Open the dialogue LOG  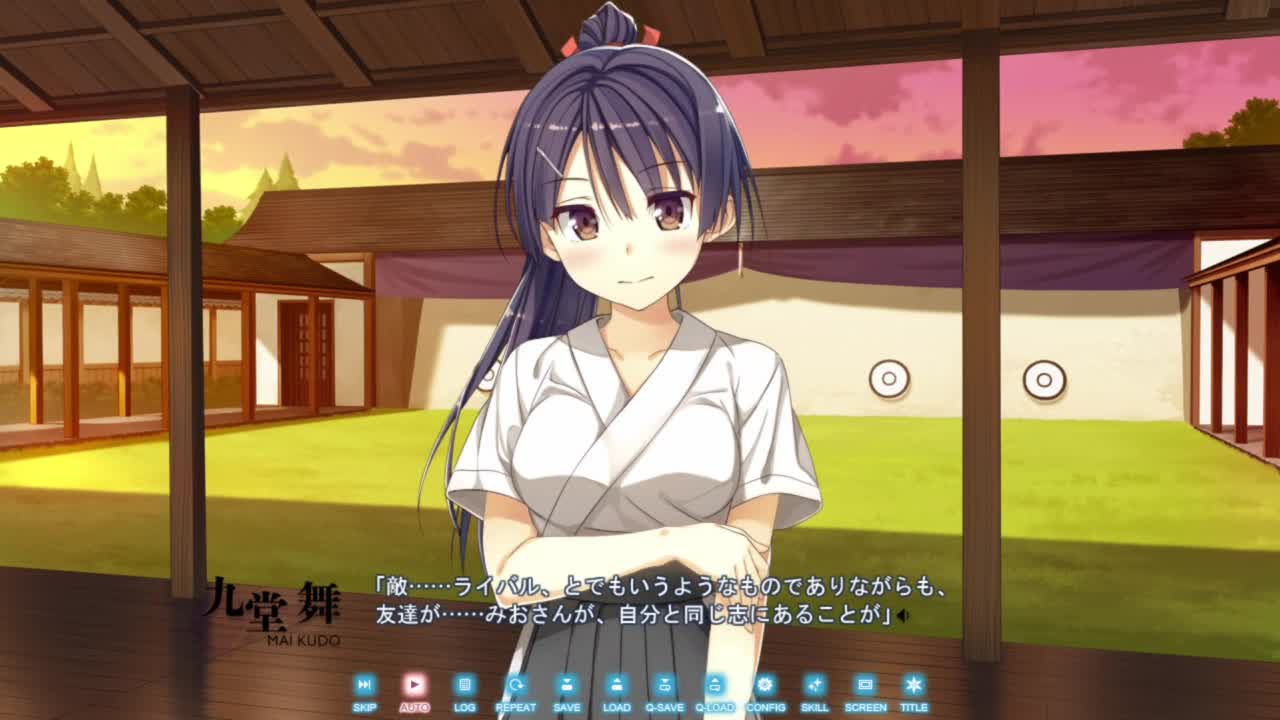tap(464, 686)
